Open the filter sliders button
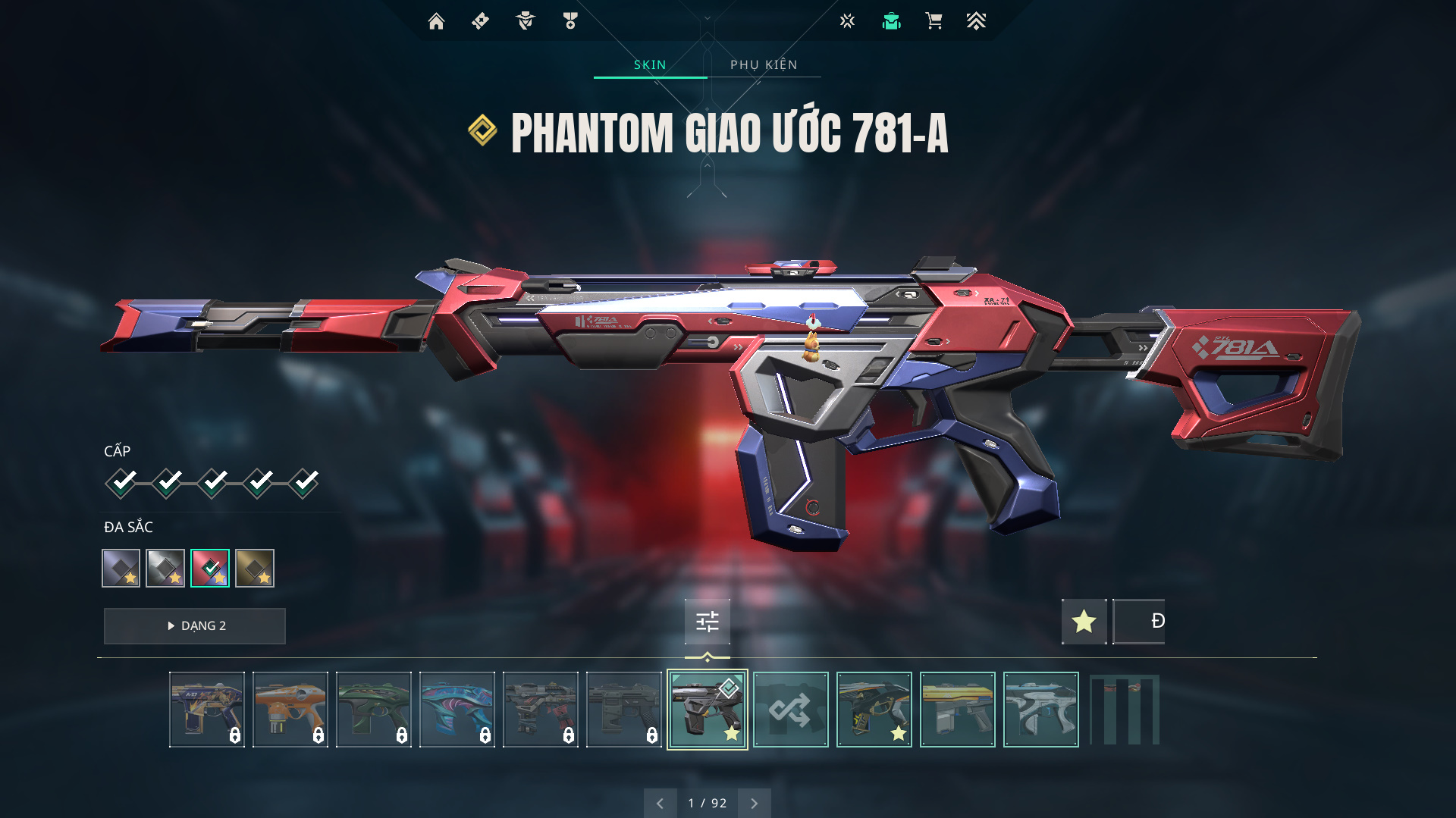This screenshot has height=818, width=1456. pyautogui.click(x=708, y=622)
